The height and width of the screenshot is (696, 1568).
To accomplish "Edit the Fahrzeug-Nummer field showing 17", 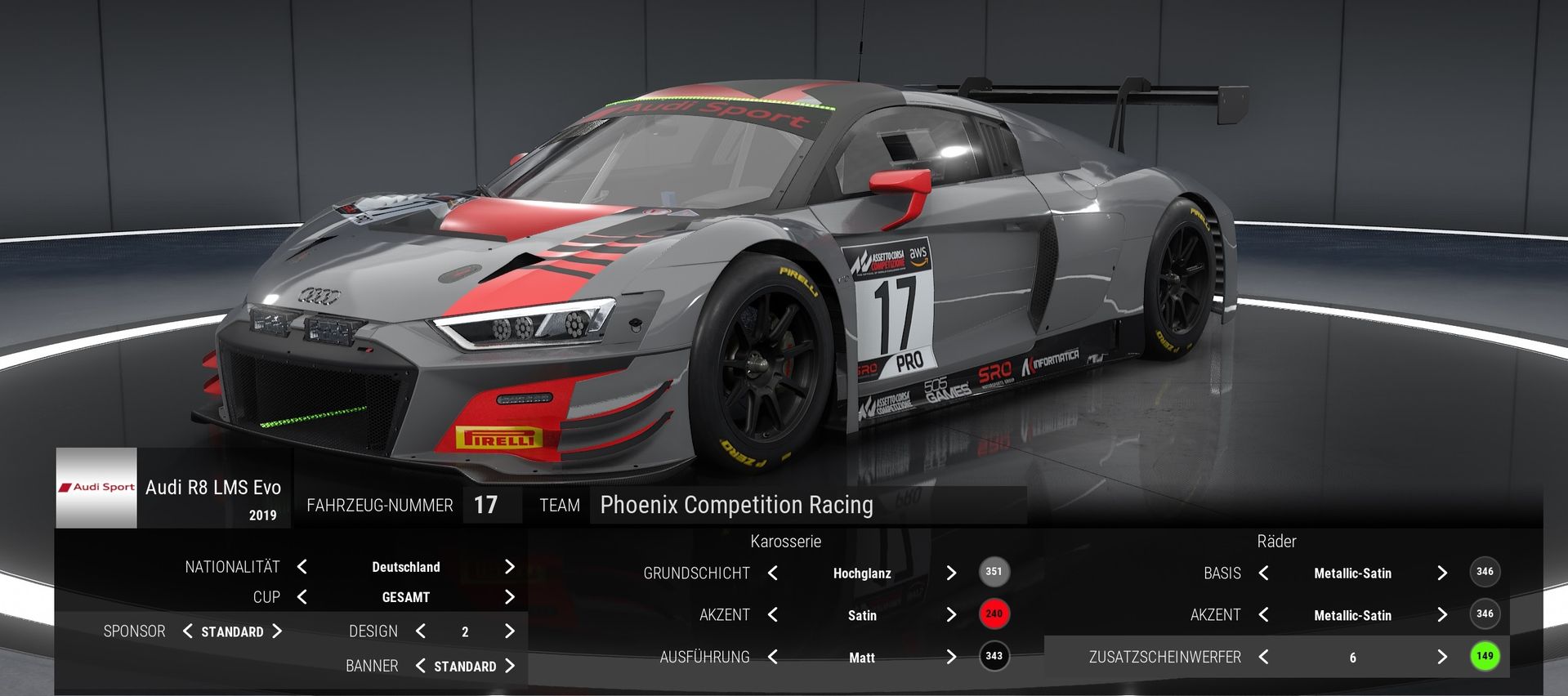I will (487, 505).
